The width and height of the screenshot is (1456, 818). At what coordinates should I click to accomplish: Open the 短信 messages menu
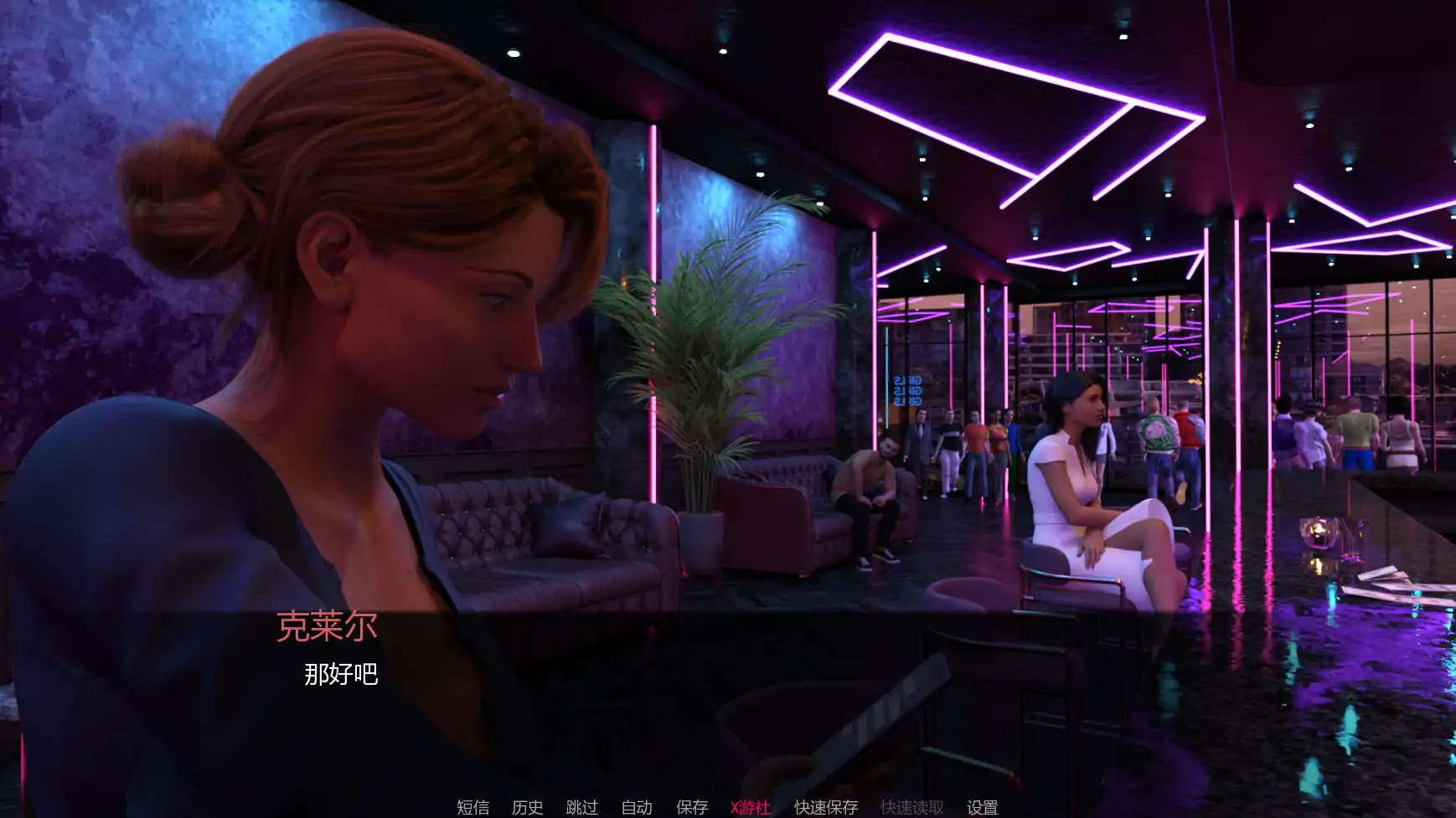click(x=472, y=807)
